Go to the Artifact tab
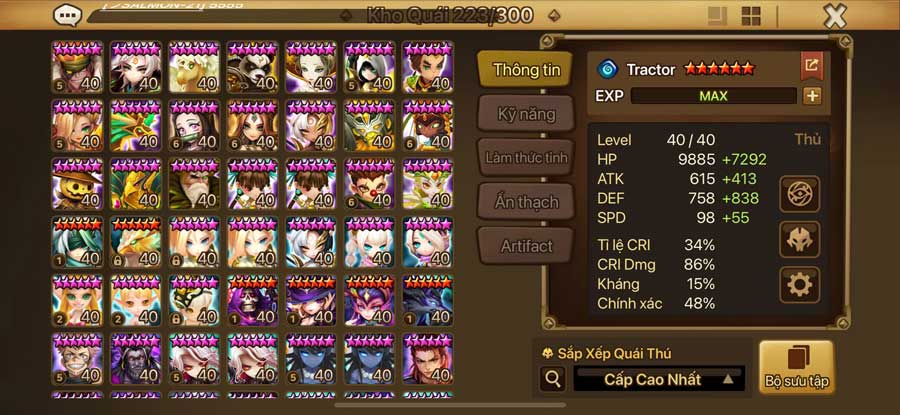The width and height of the screenshot is (900, 415). (x=525, y=246)
